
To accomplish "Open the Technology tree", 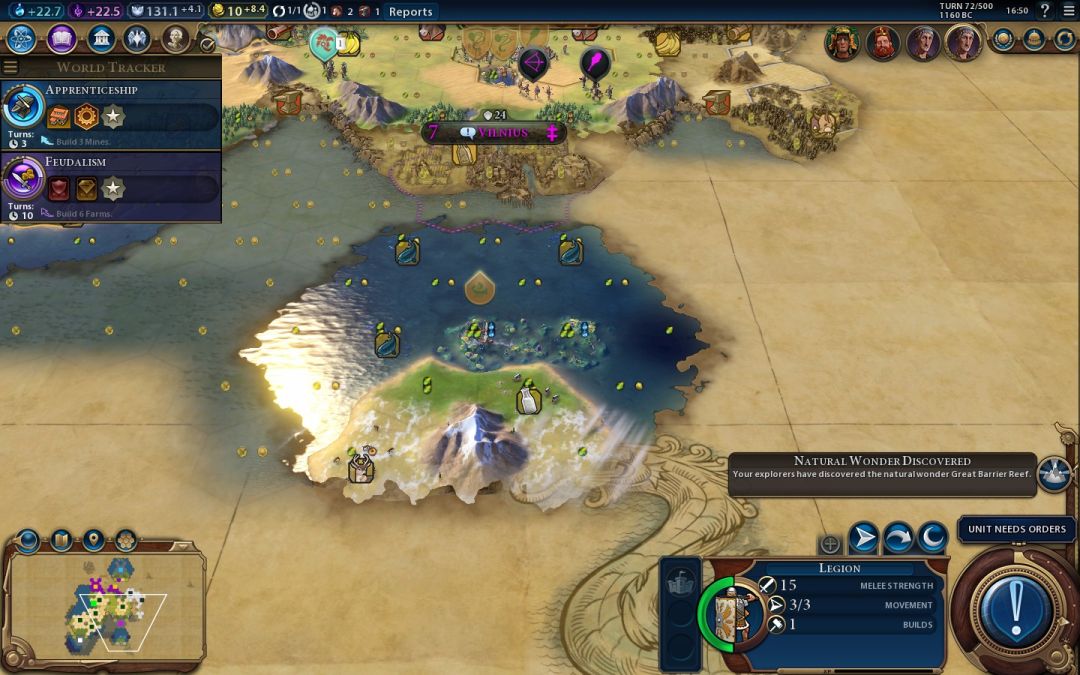I will click(22, 39).
